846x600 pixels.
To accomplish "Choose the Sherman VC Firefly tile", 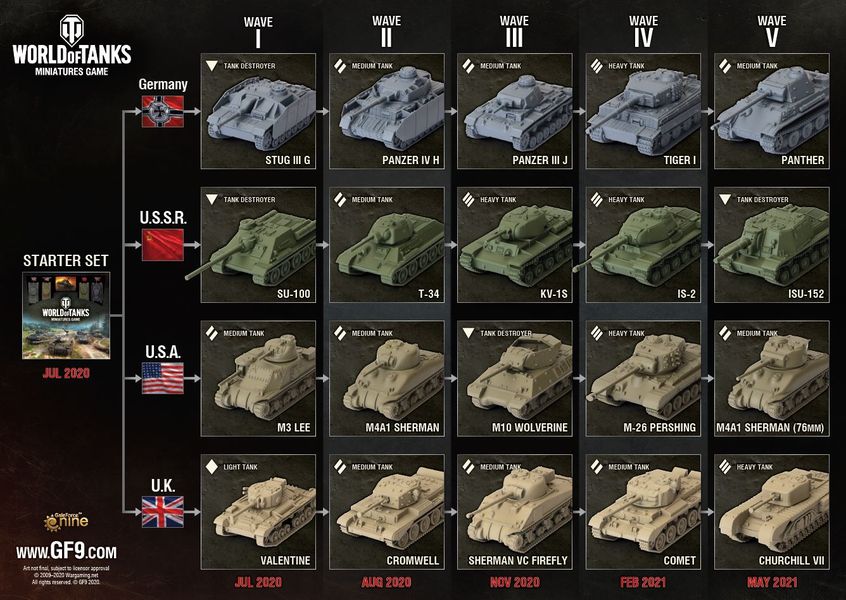I will point(515,512).
